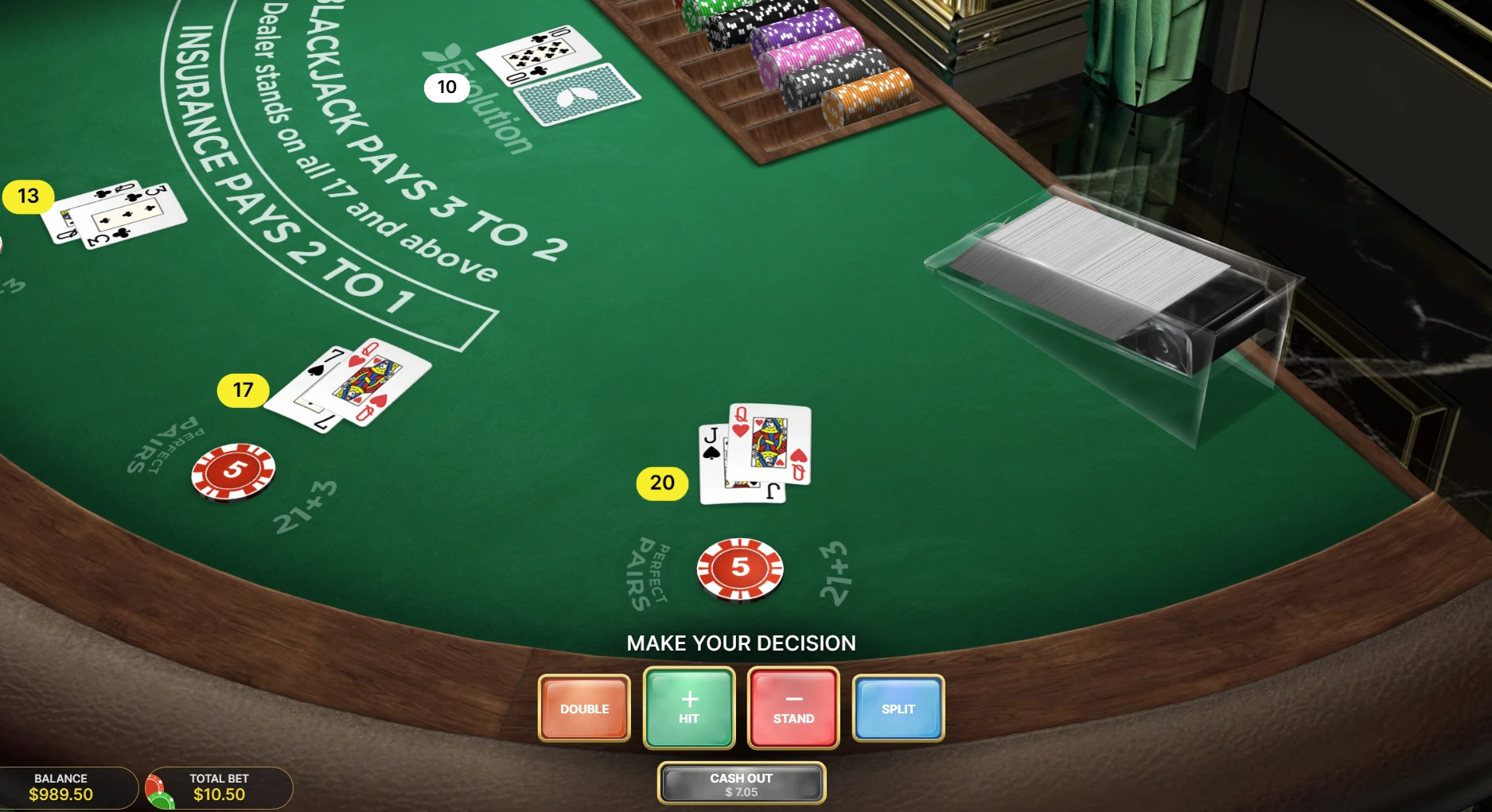Click the Total Bet display showing $10.50
The height and width of the screenshot is (812, 1492).
point(220,787)
